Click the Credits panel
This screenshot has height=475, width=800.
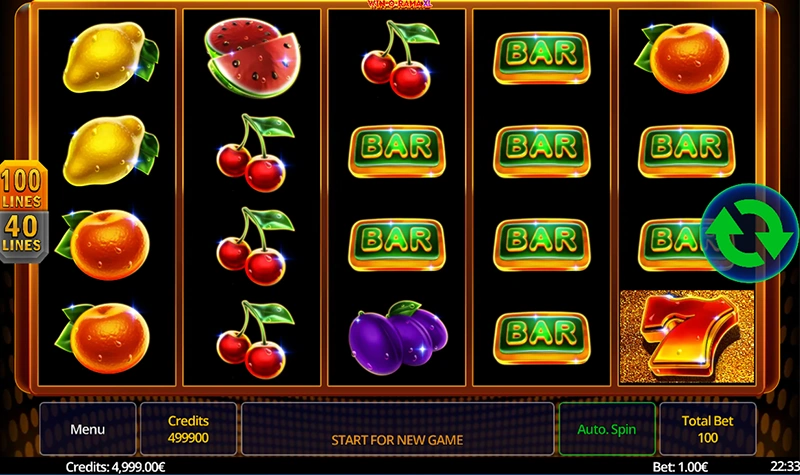[188, 429]
